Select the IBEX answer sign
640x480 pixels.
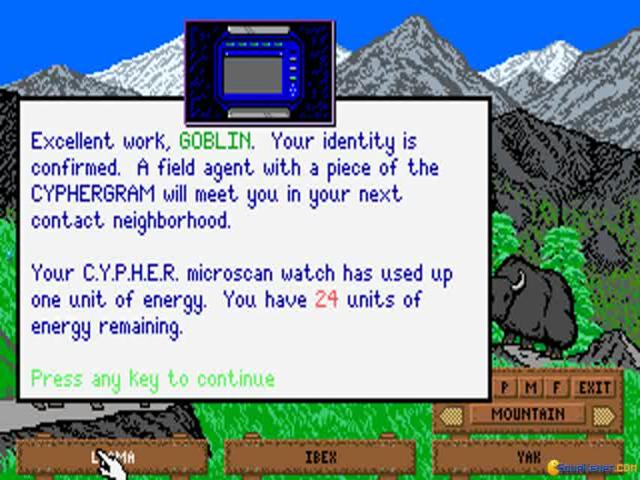point(319,457)
